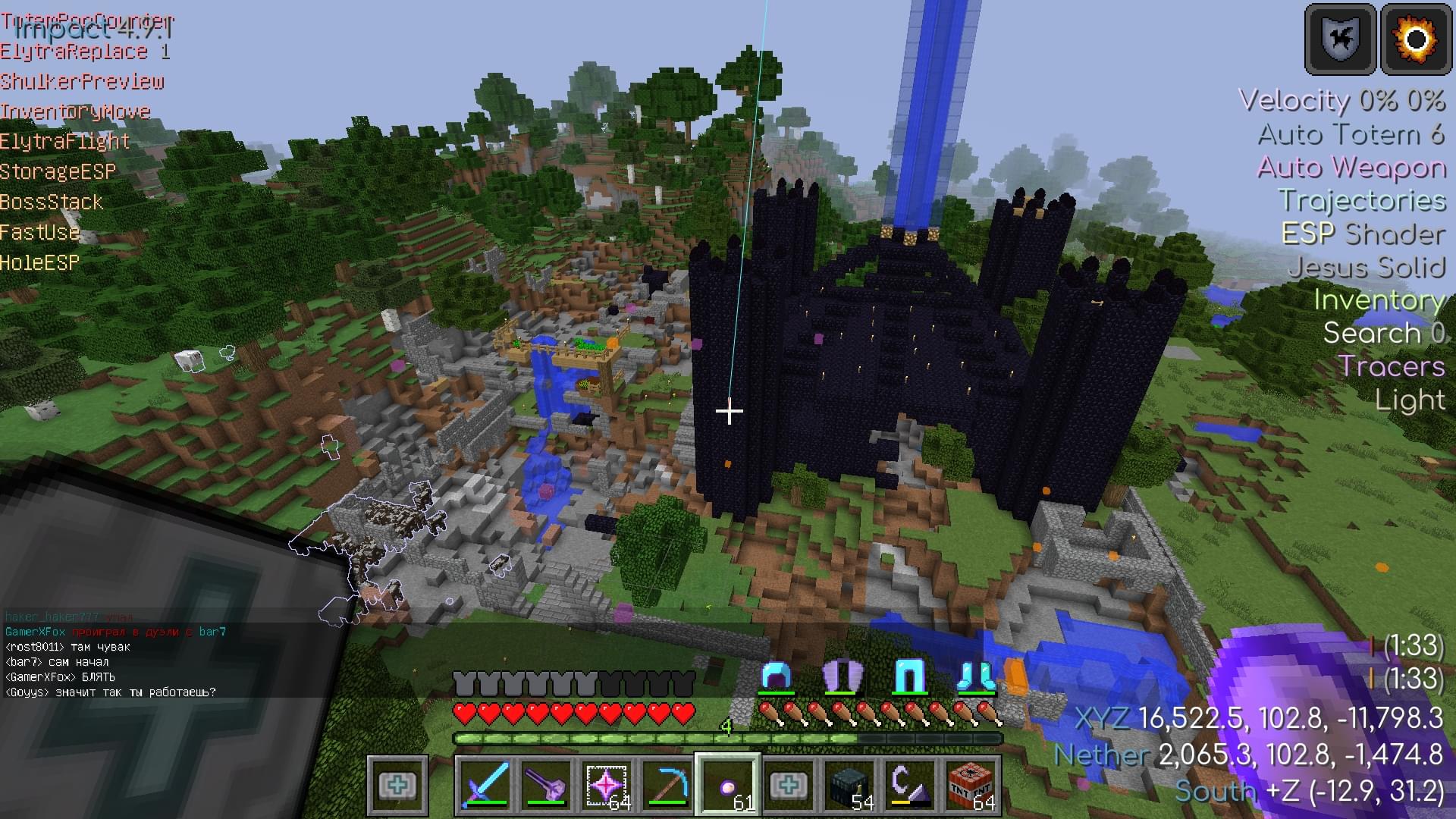
Task: Select the TNT stack hotbar slot
Action: coord(971,784)
